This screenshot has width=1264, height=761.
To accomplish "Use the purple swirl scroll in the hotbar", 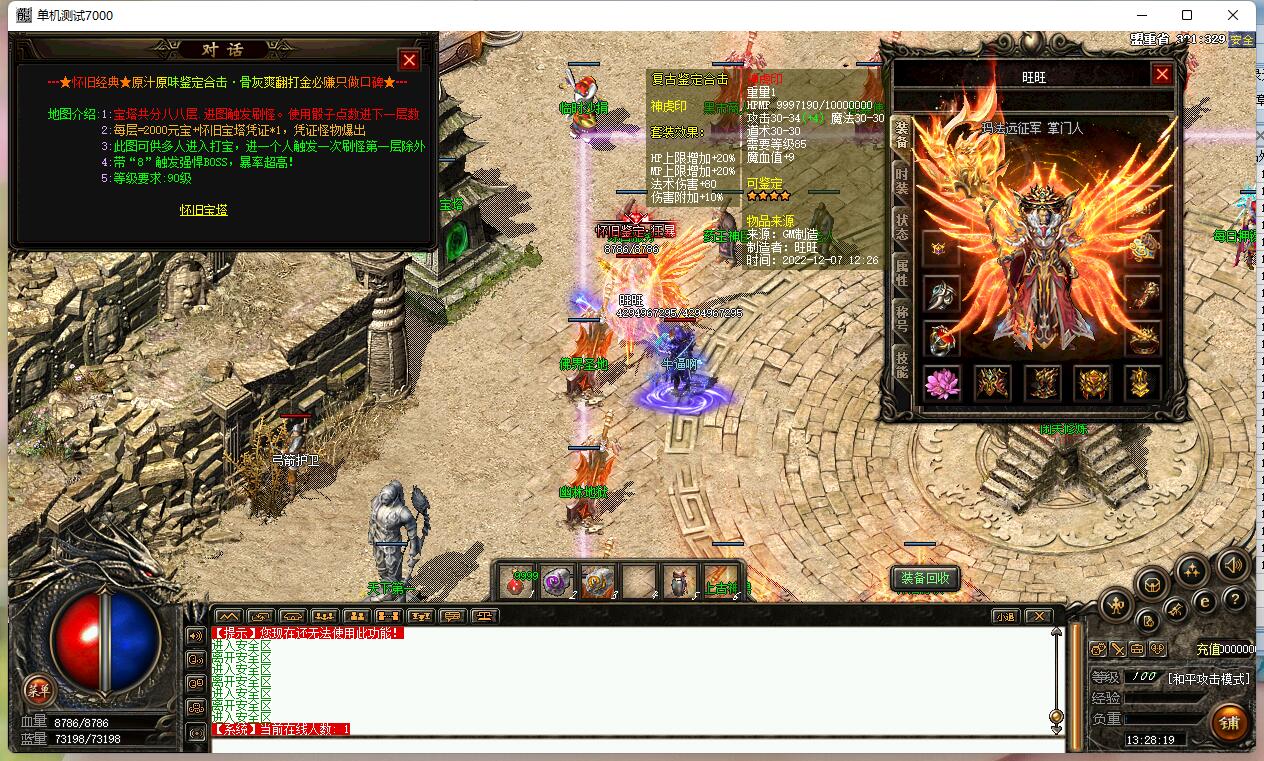I will [x=557, y=582].
